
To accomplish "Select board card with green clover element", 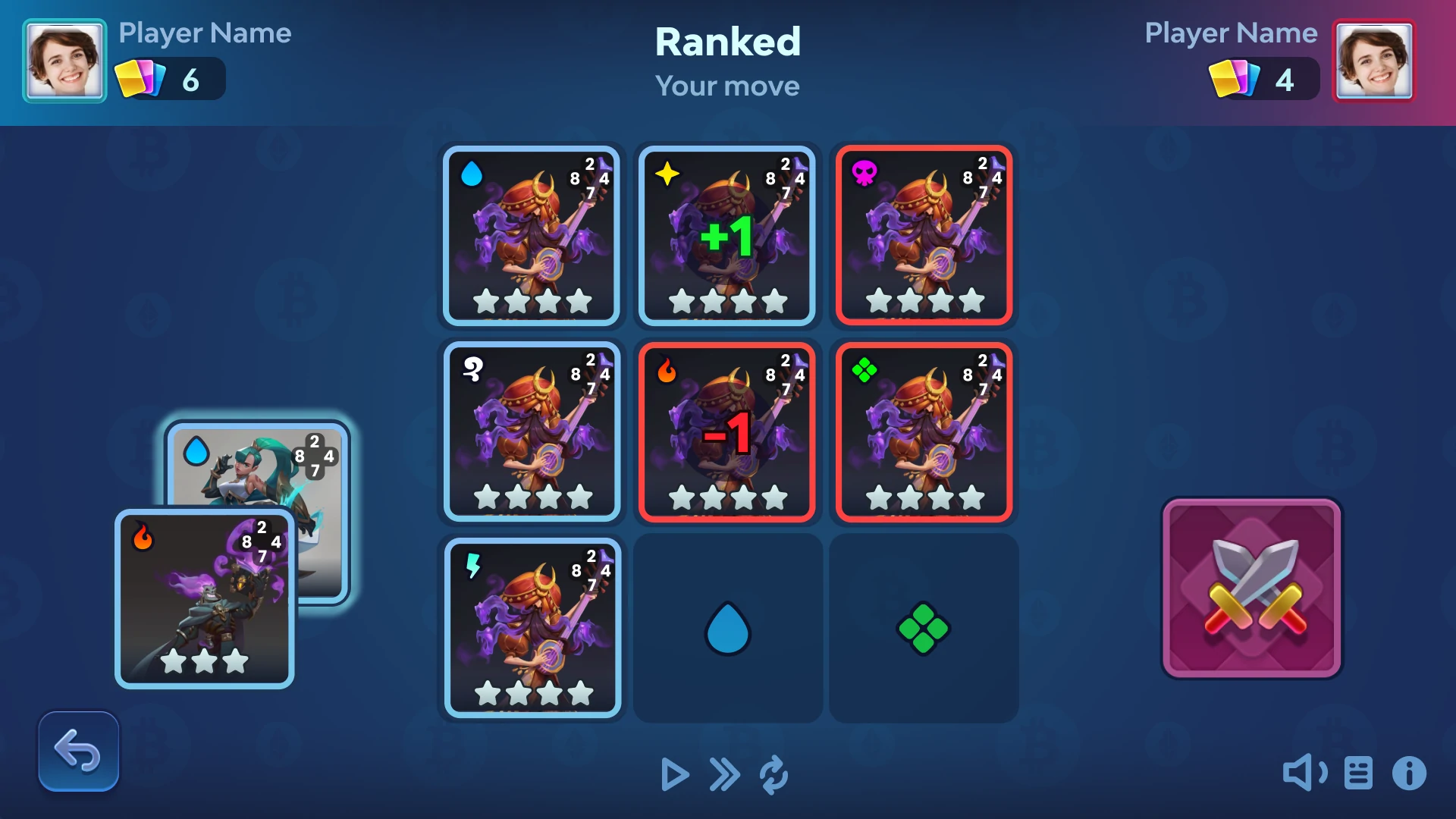I will pyautogui.click(x=924, y=431).
